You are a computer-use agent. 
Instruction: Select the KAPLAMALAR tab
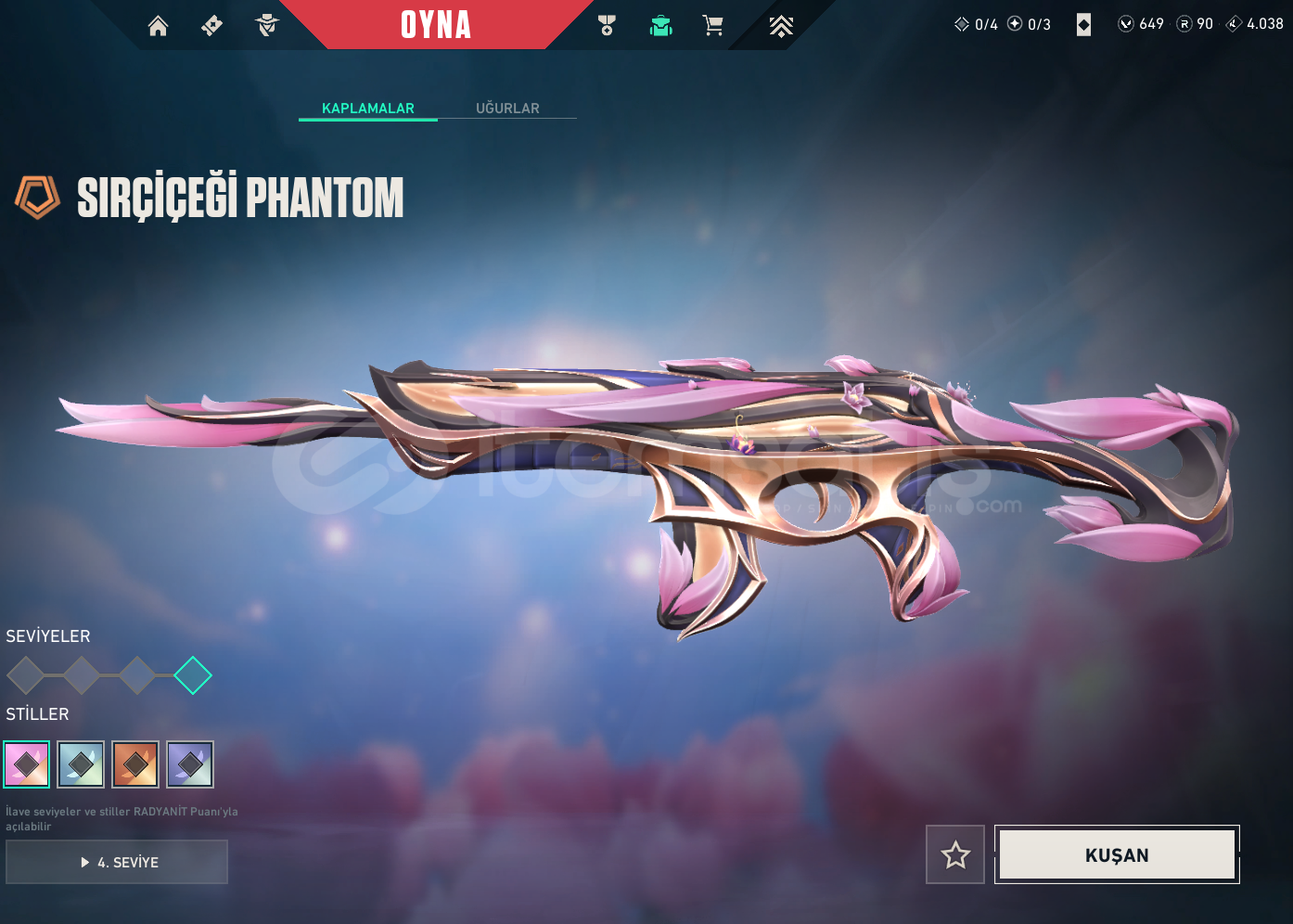[368, 109]
